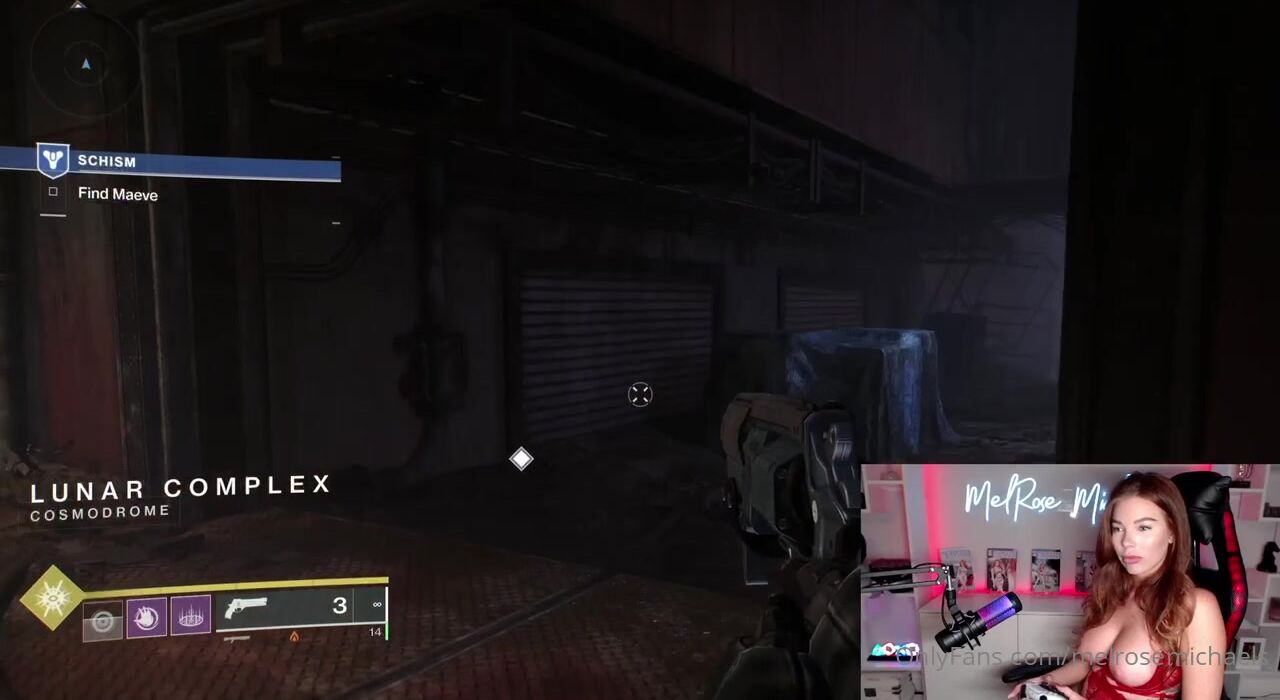1280x700 pixels.
Task: Use the purple flaming fist melee icon
Action: 146,617
